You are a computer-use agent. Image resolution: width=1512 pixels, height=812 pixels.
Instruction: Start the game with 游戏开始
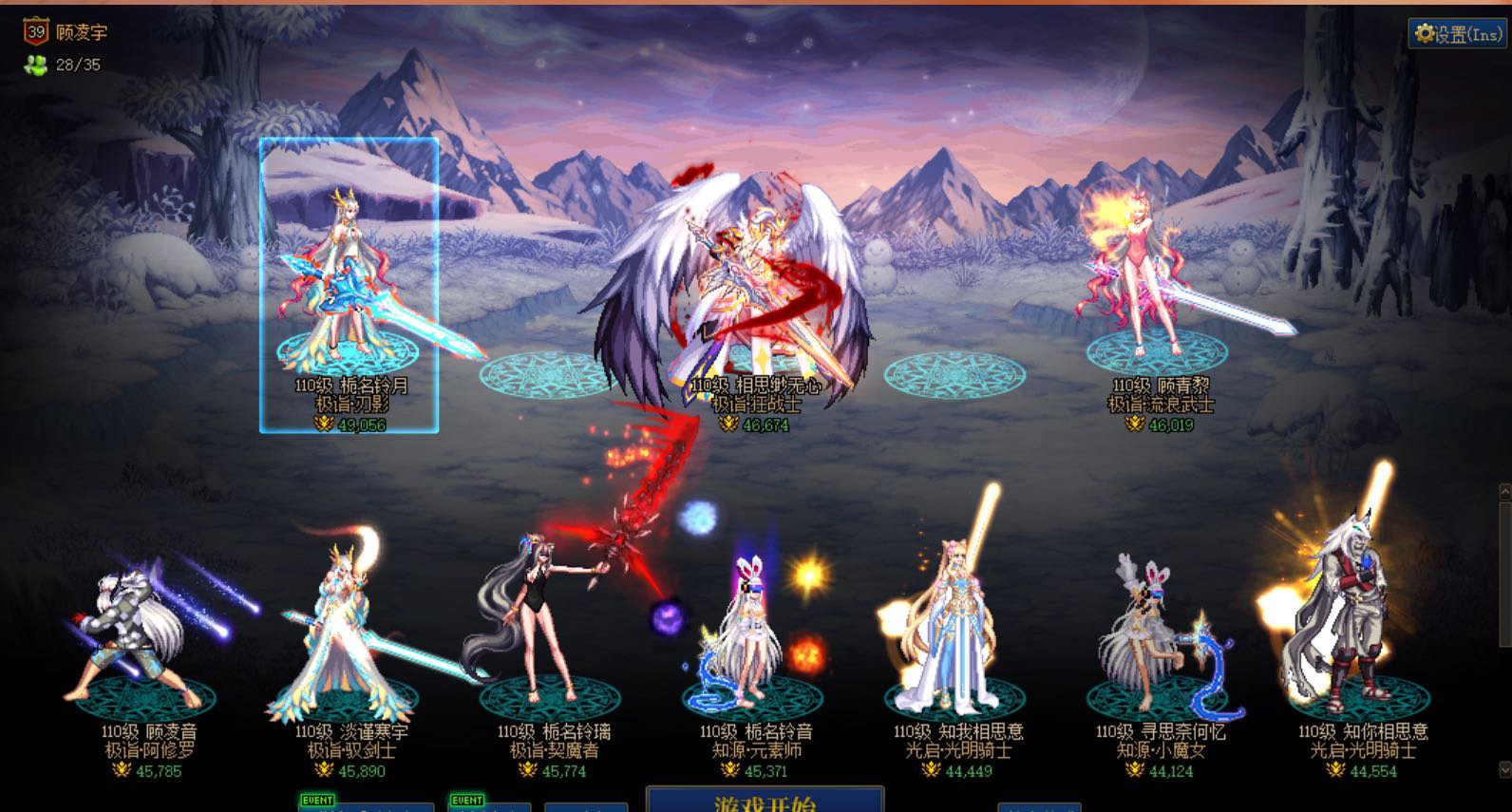[x=765, y=801]
